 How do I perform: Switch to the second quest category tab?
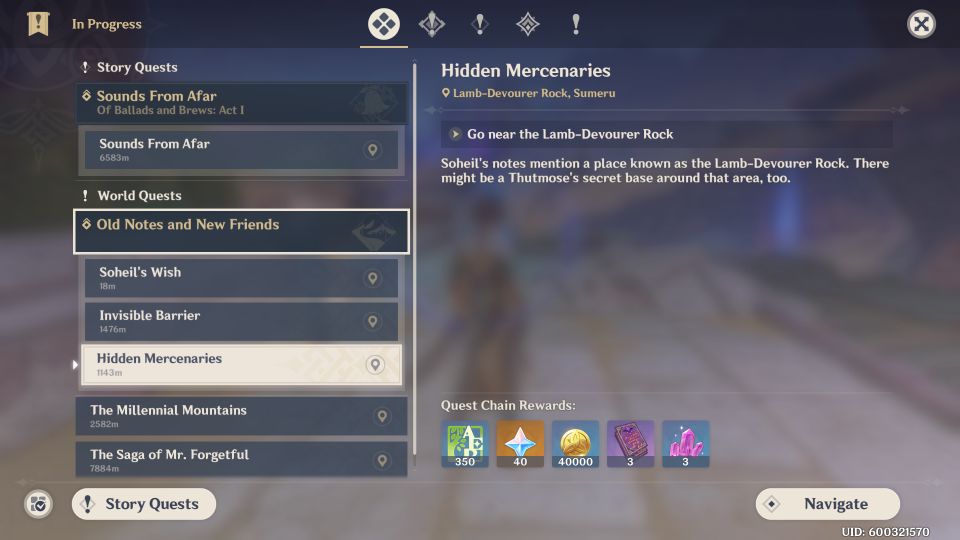pyautogui.click(x=432, y=24)
